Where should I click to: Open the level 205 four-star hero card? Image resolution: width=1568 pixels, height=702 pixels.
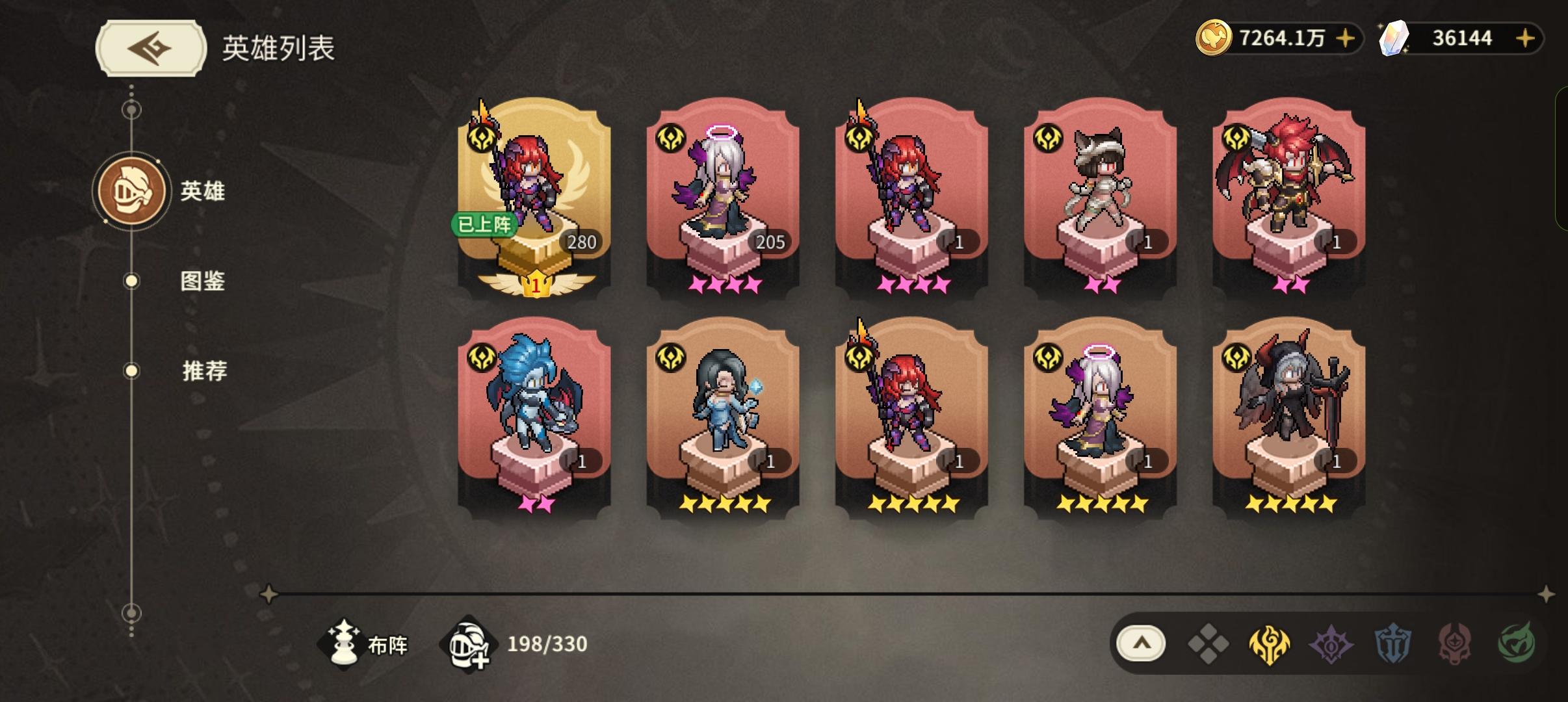tap(722, 195)
